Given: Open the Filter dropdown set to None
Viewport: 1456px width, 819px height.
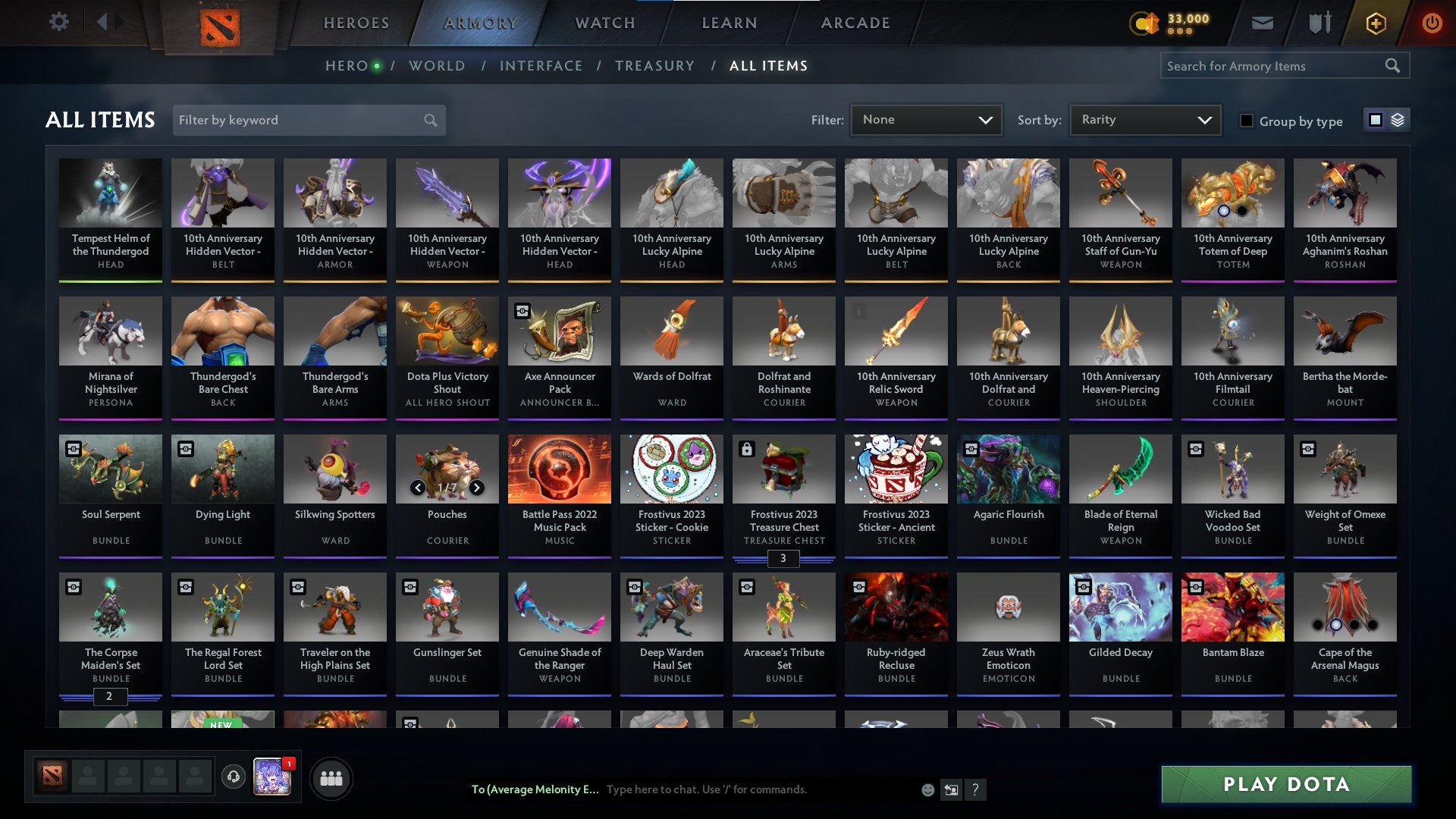Looking at the screenshot, I should click(x=927, y=119).
